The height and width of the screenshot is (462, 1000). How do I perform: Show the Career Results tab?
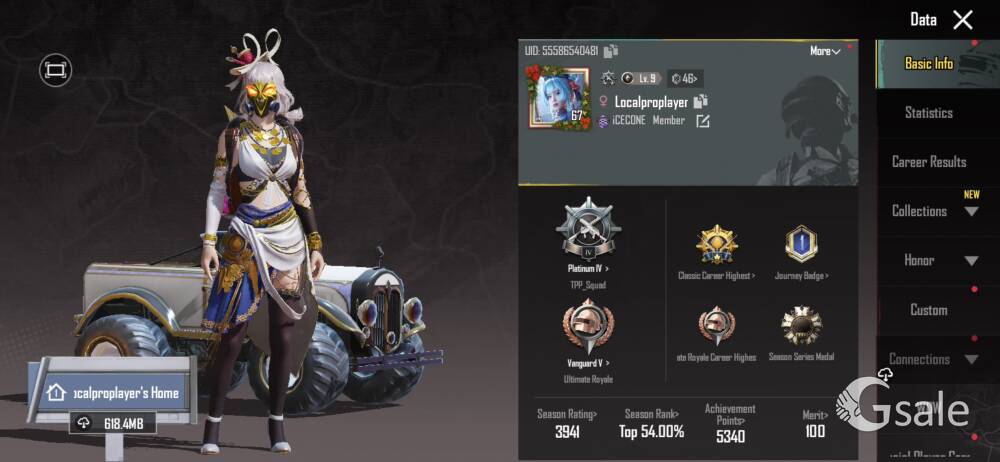coord(929,162)
